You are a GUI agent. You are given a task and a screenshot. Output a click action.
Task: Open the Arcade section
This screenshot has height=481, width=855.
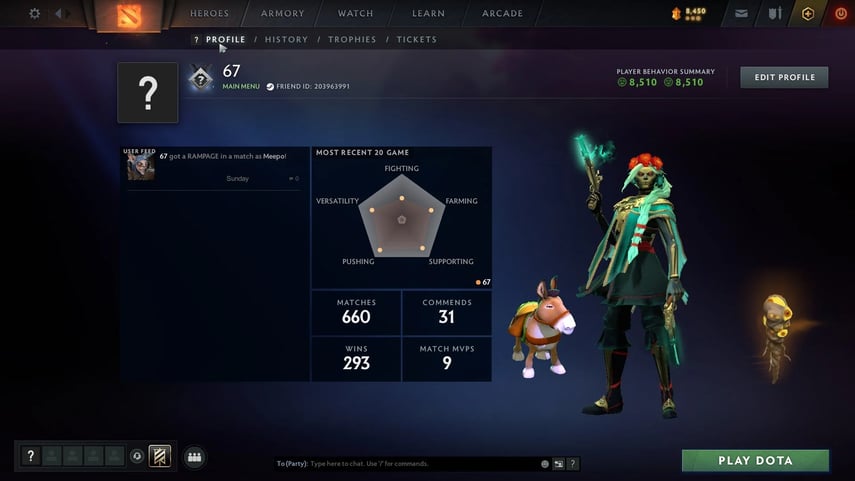(x=502, y=14)
